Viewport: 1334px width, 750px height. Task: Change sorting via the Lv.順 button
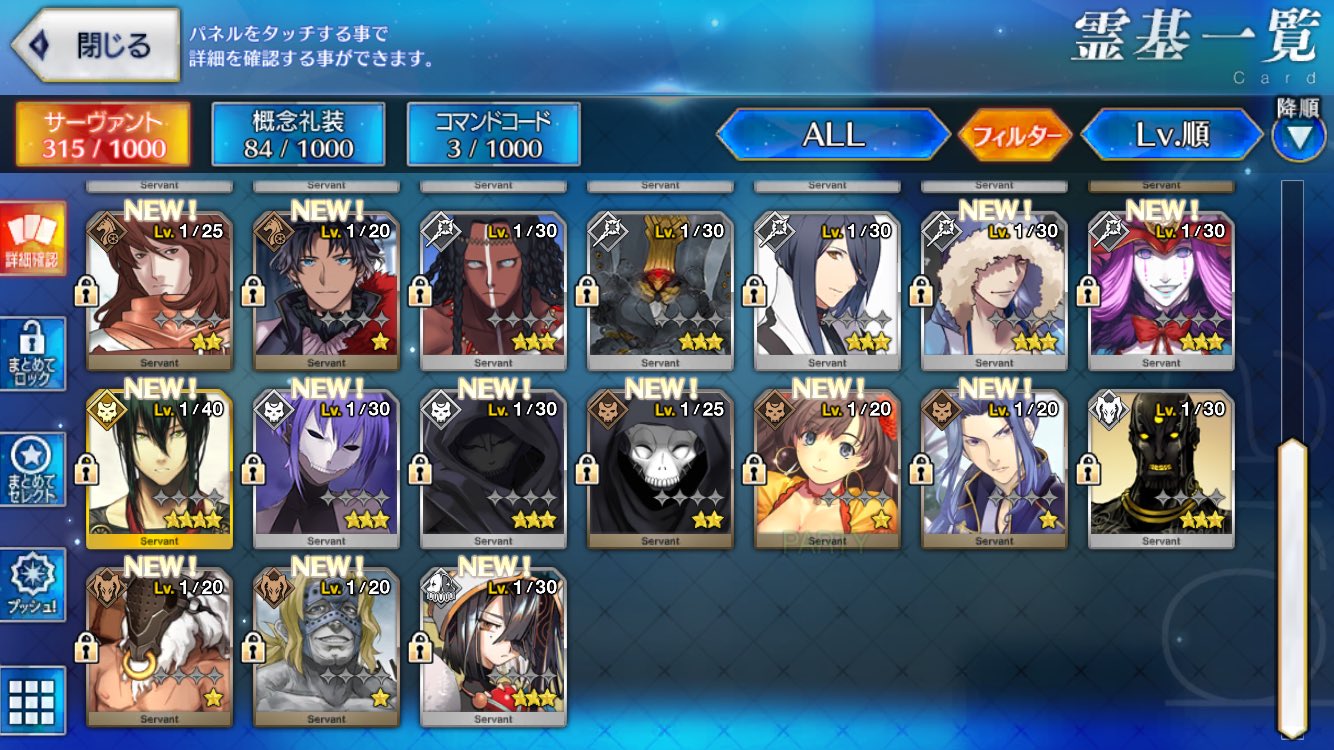point(1172,135)
